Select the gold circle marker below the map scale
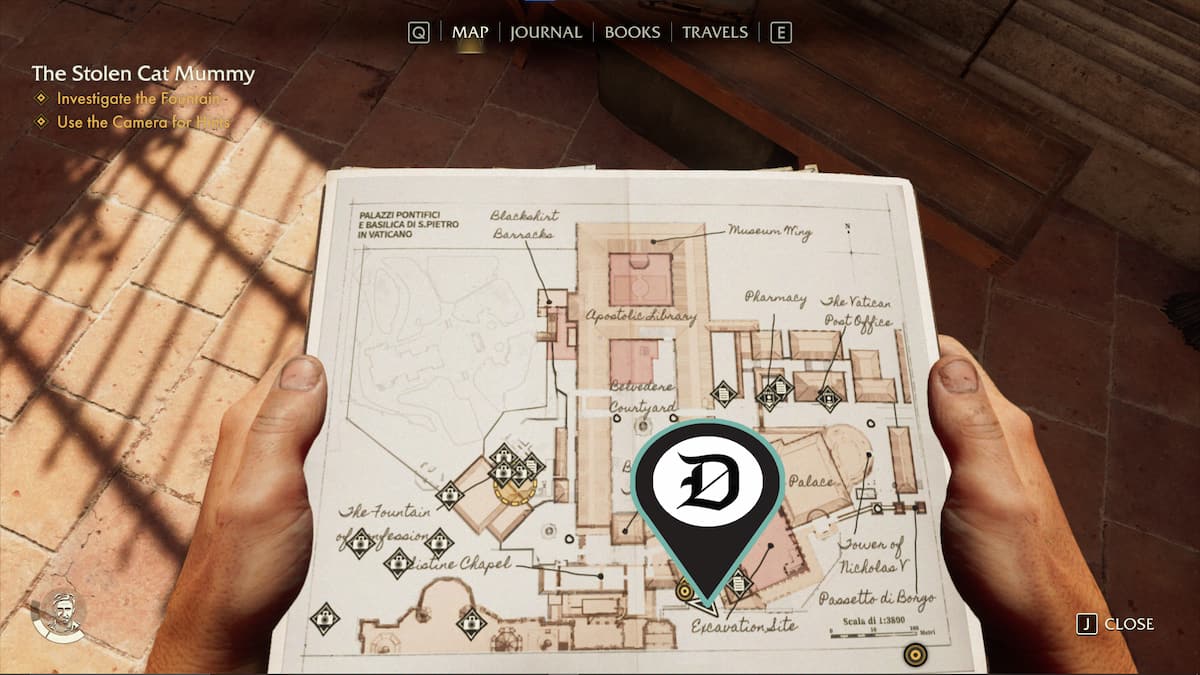Screen dimensions: 1200x675 [912, 655]
